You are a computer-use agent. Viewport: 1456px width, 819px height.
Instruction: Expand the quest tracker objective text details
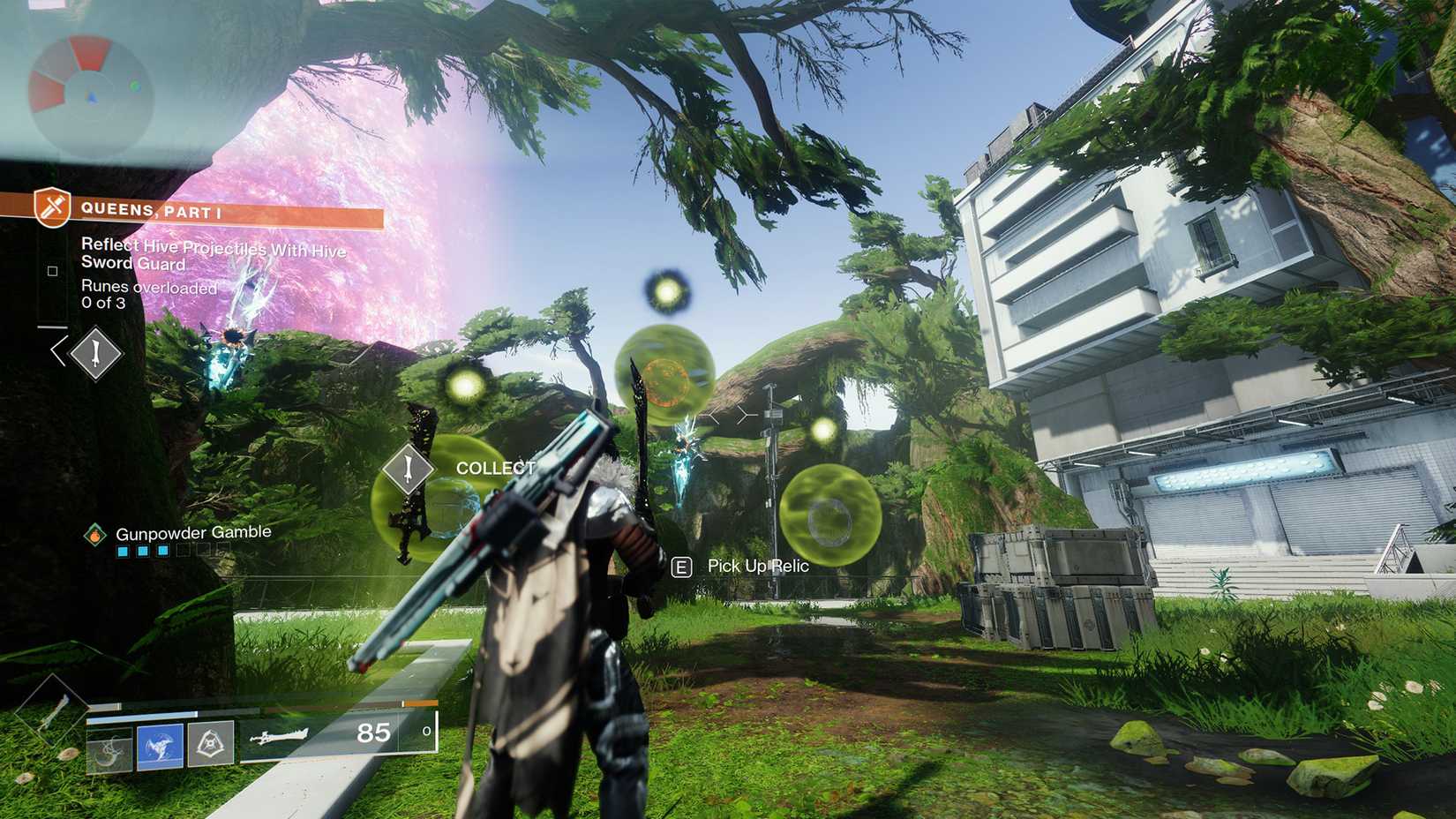[212, 254]
